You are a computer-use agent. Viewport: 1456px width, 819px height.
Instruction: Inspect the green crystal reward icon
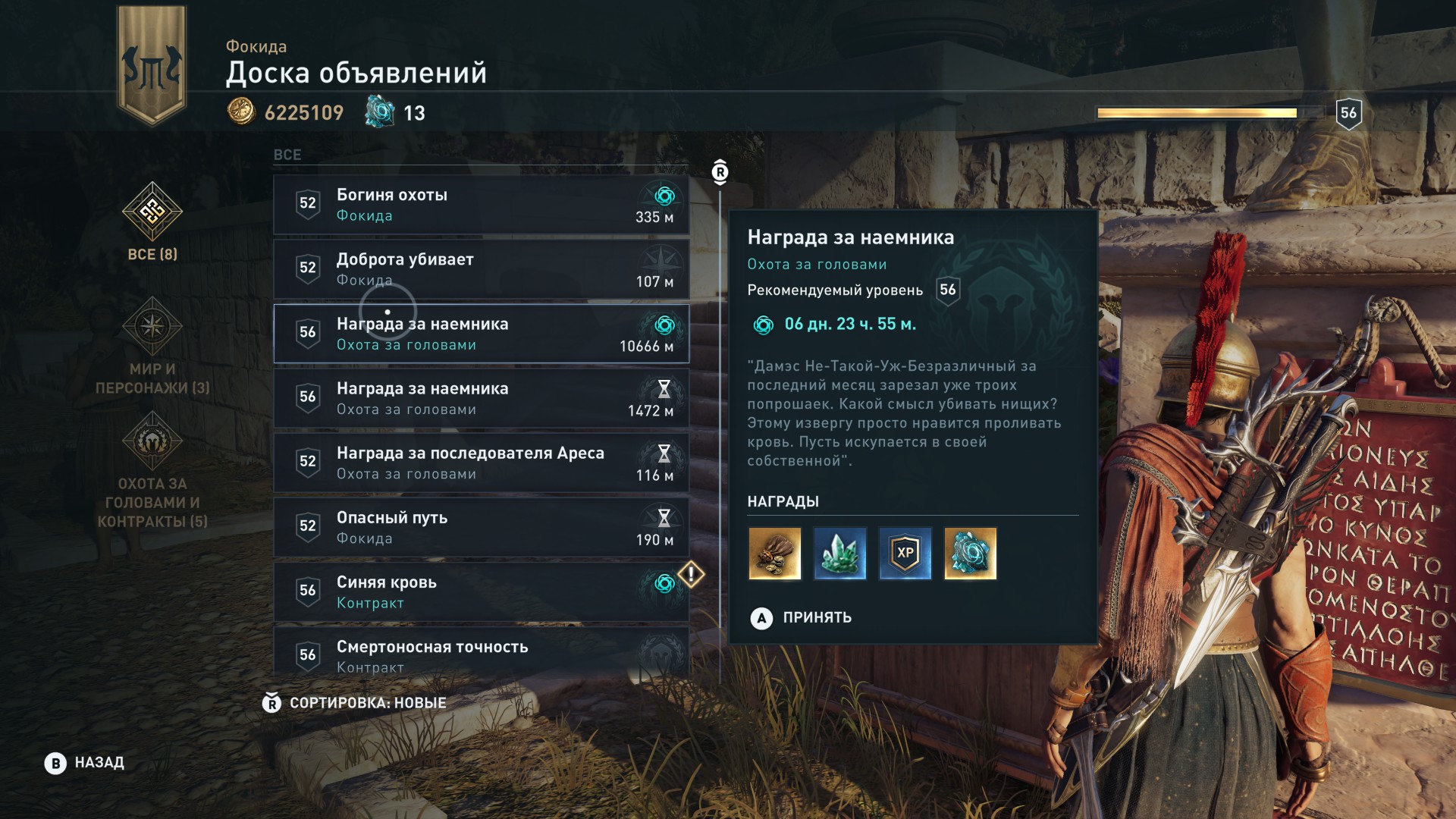point(839,554)
